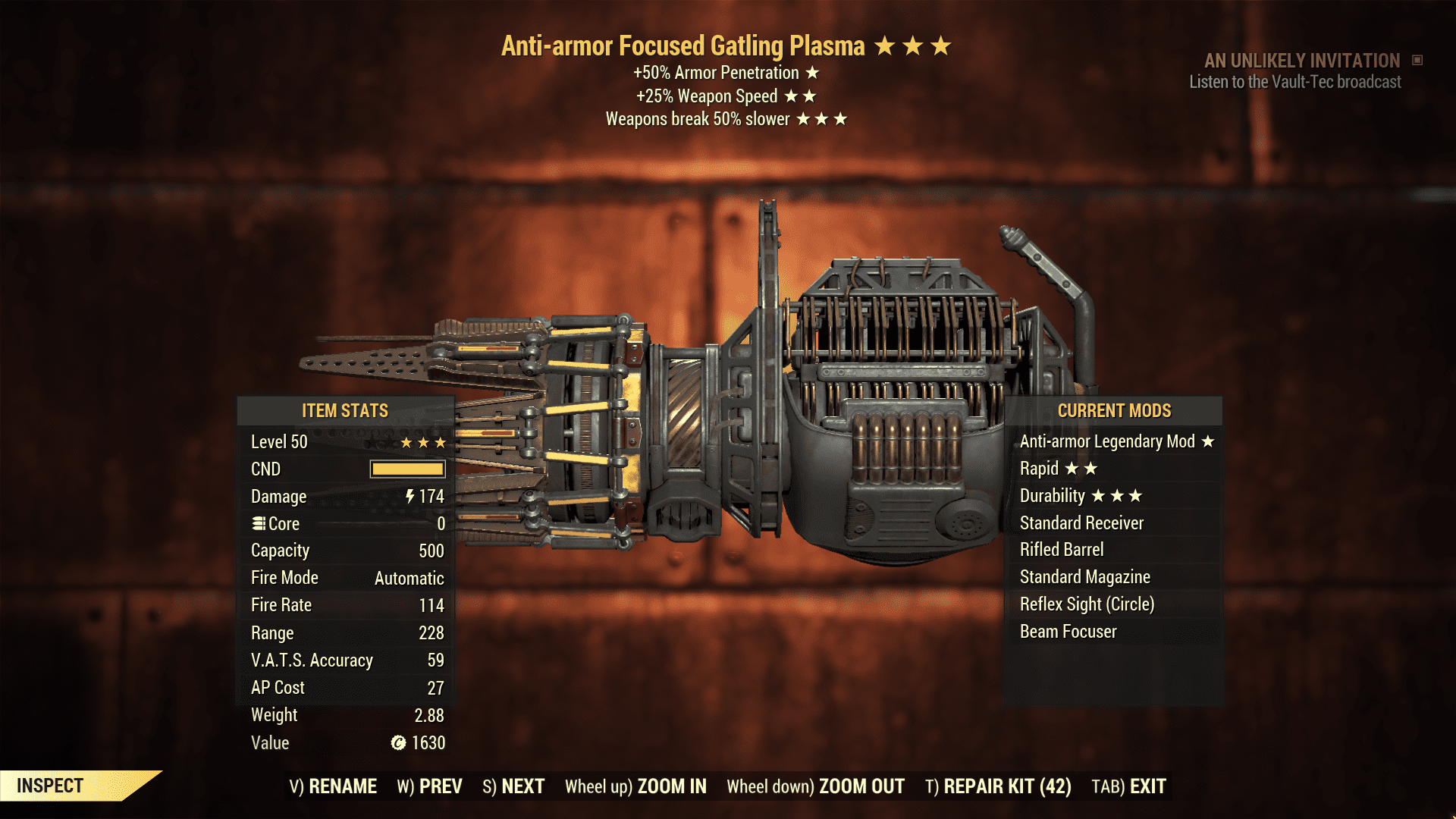Open the CURRENT MODS panel header
Image resolution: width=1456 pixels, height=819 pixels.
tap(1113, 410)
